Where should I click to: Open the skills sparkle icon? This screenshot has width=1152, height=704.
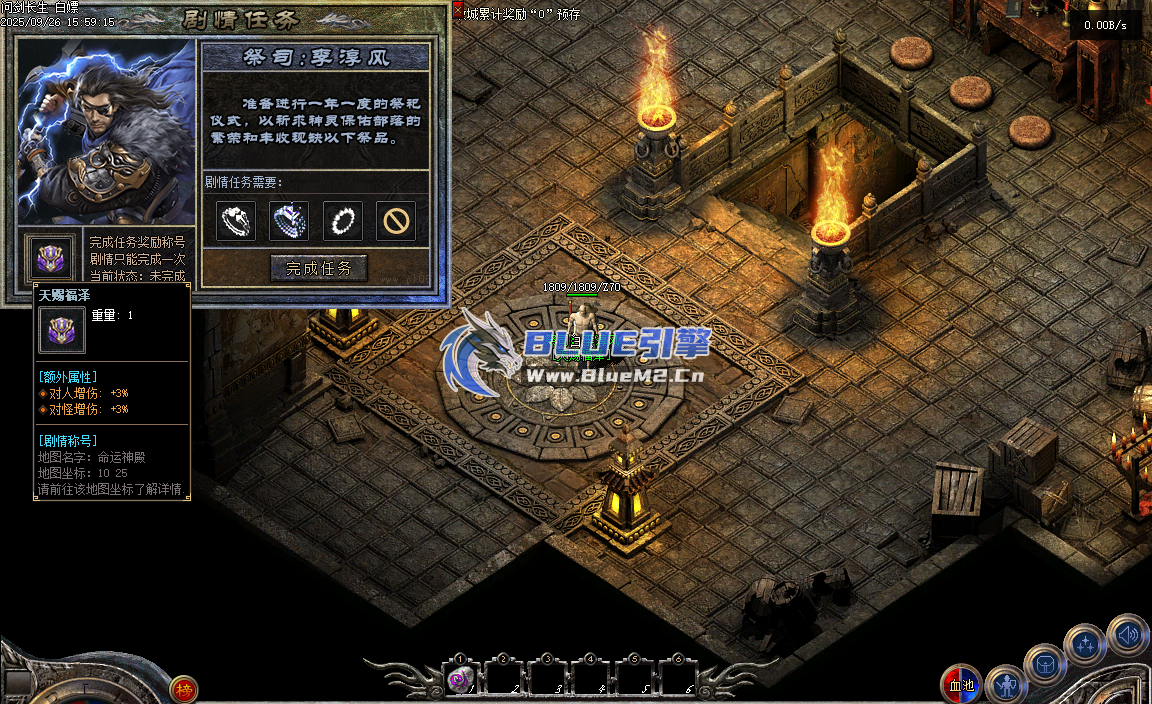pyautogui.click(x=1084, y=644)
